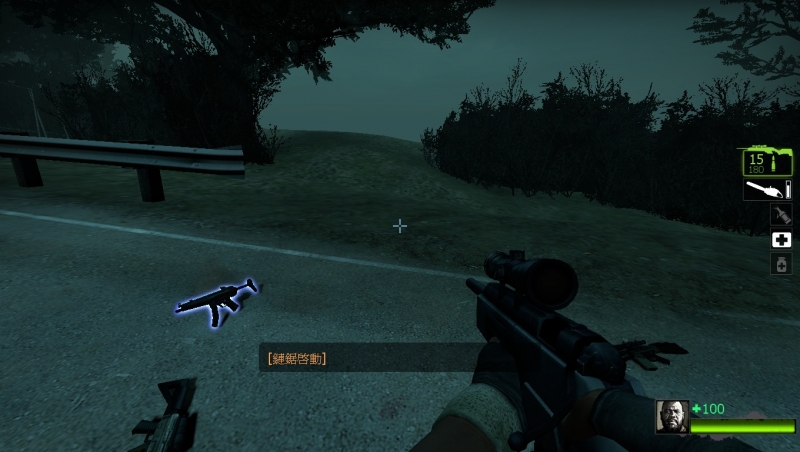
Task: Choose the first aid kit slot
Action: [x=781, y=239]
